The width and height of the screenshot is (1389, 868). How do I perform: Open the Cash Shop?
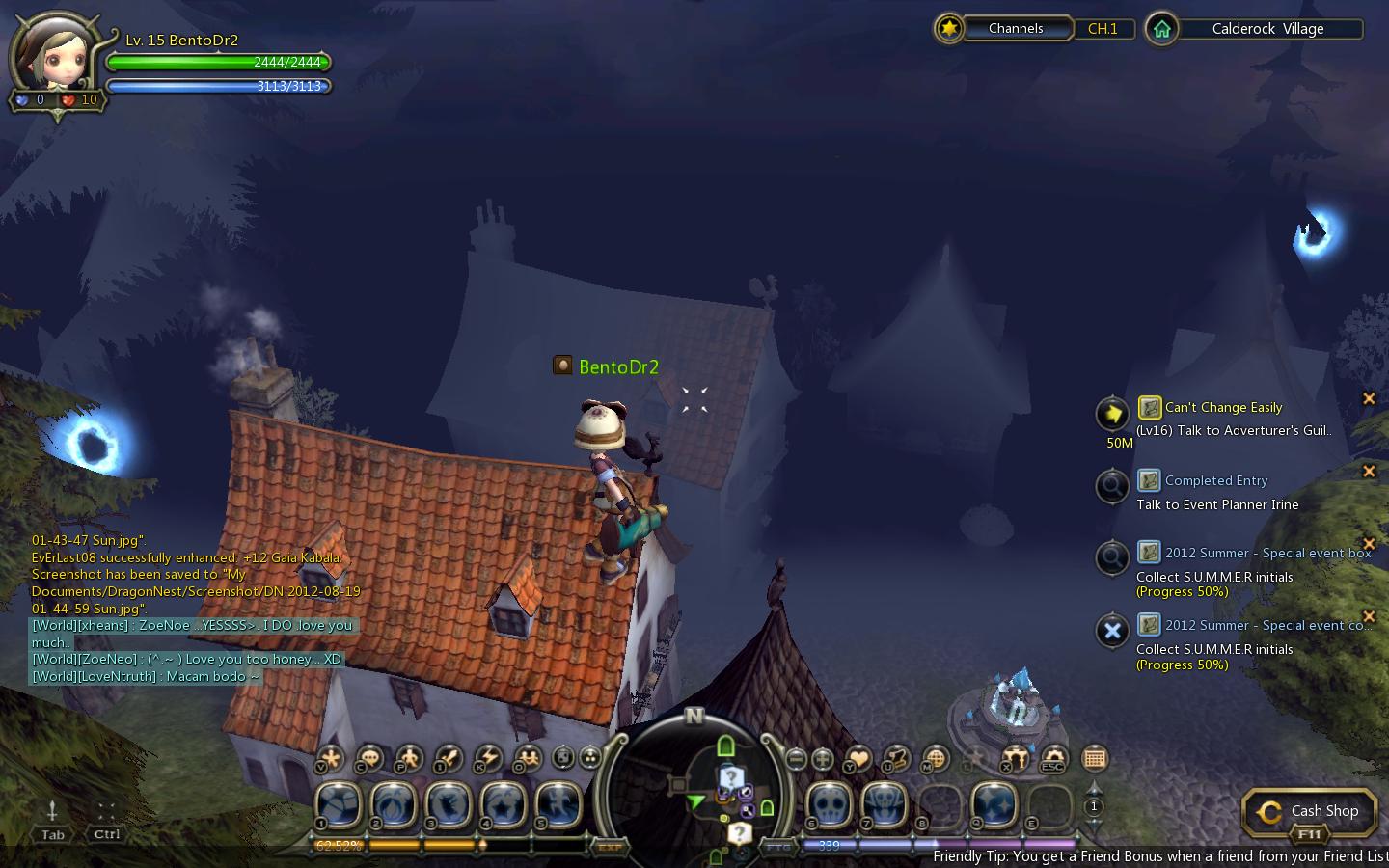[x=1309, y=812]
